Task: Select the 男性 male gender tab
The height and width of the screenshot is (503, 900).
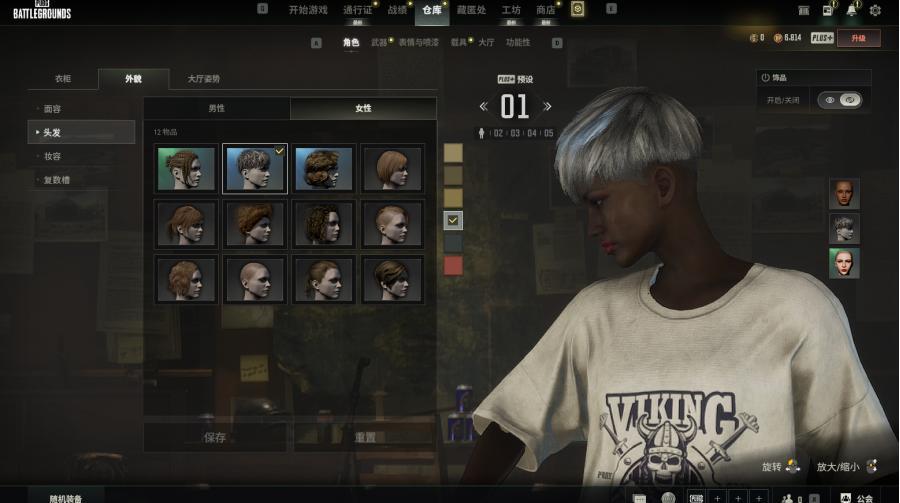Action: point(216,108)
